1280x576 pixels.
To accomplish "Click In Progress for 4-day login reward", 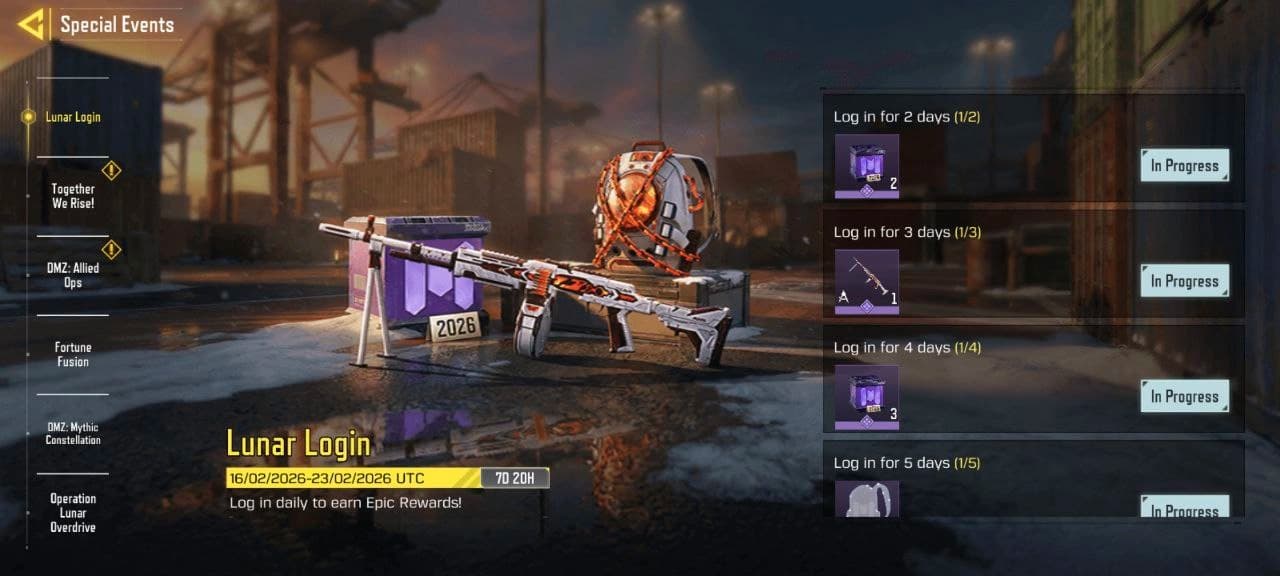I will pyautogui.click(x=1184, y=396).
